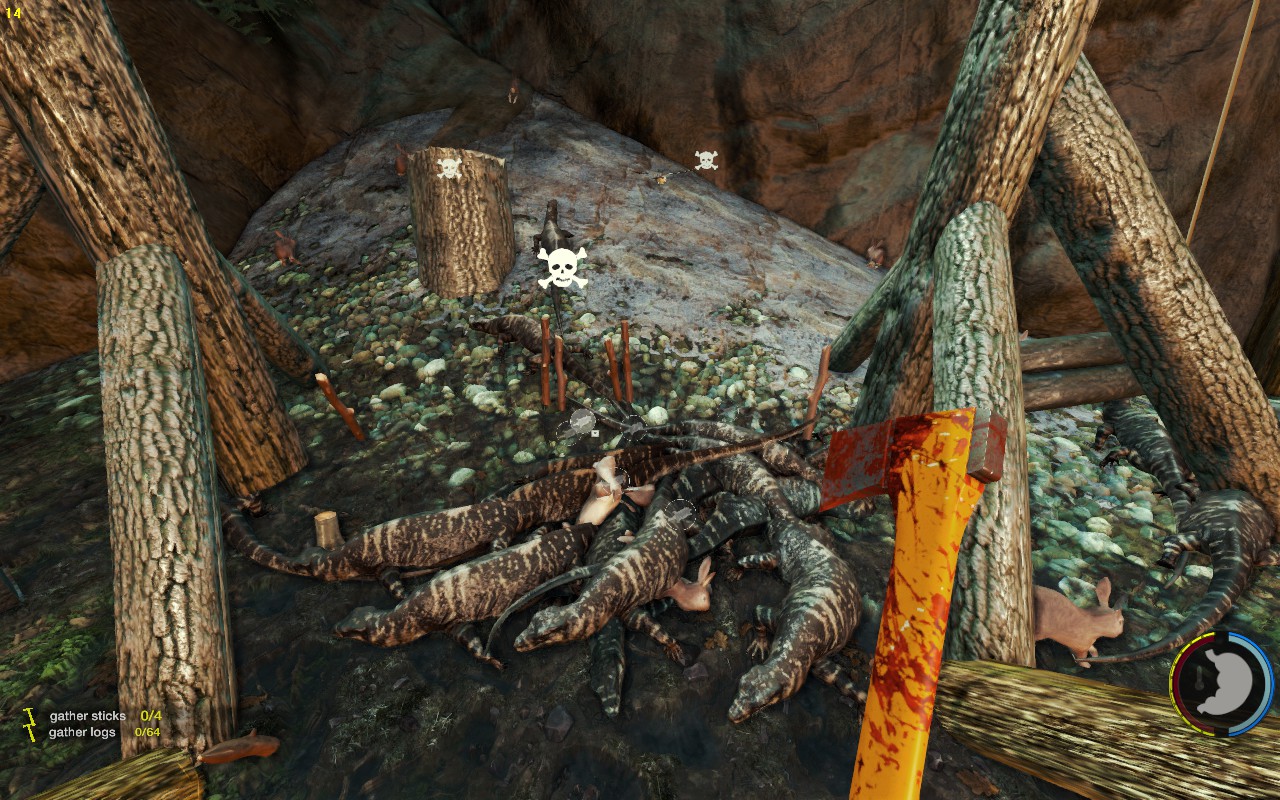Click the largest skull marker icon
Image resolution: width=1280 pixels, height=800 pixels.
coord(562,267)
